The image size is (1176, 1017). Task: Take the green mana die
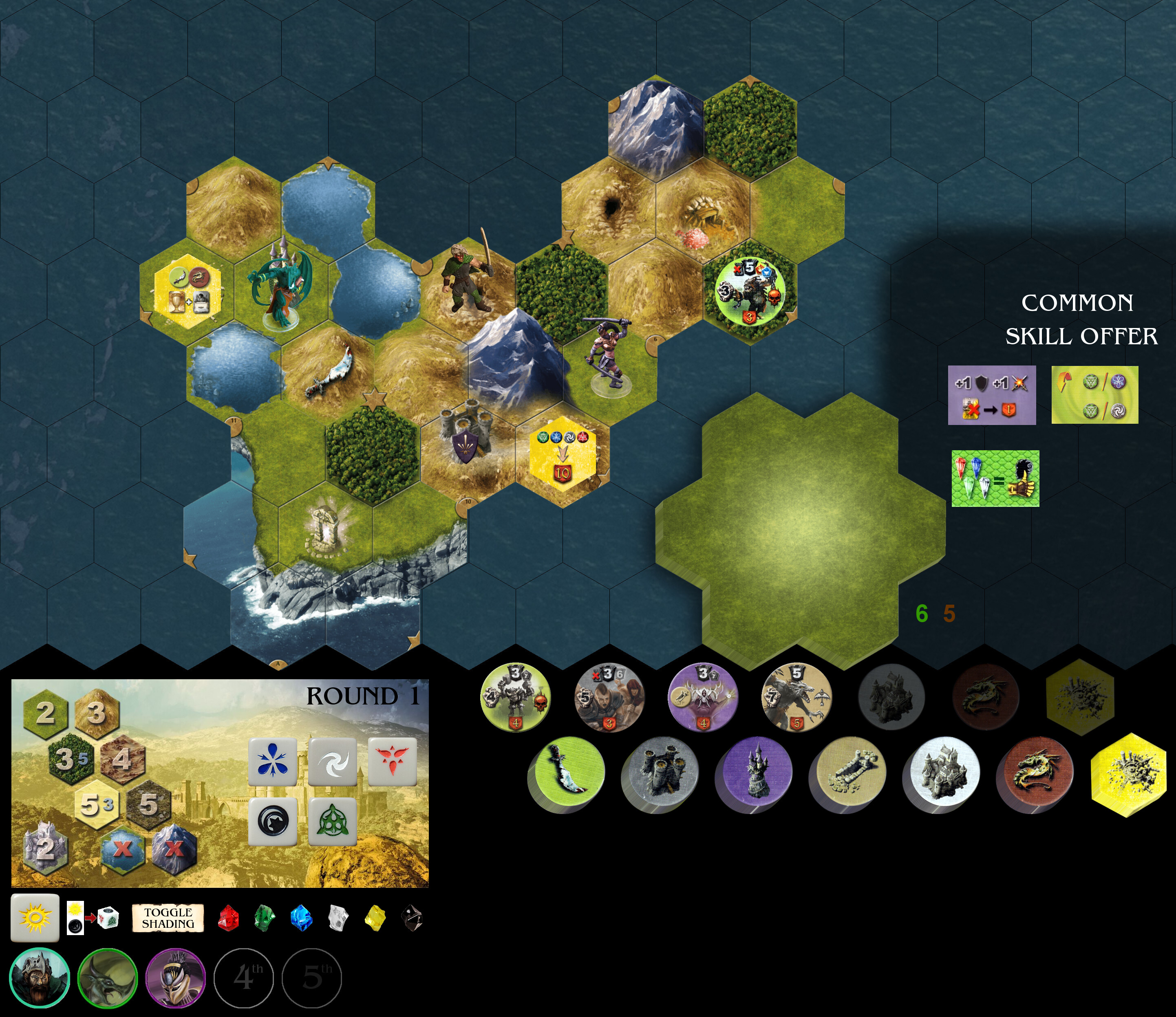coord(333,821)
